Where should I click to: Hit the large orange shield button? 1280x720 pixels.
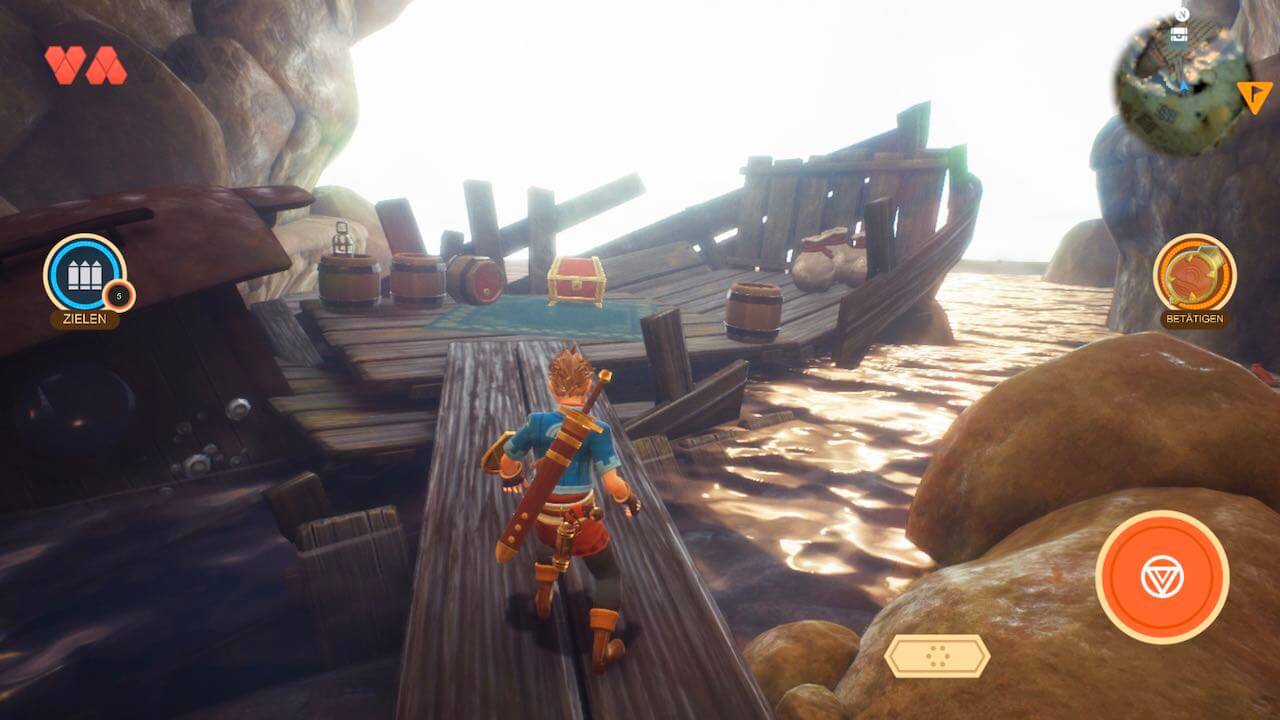pos(1162,576)
